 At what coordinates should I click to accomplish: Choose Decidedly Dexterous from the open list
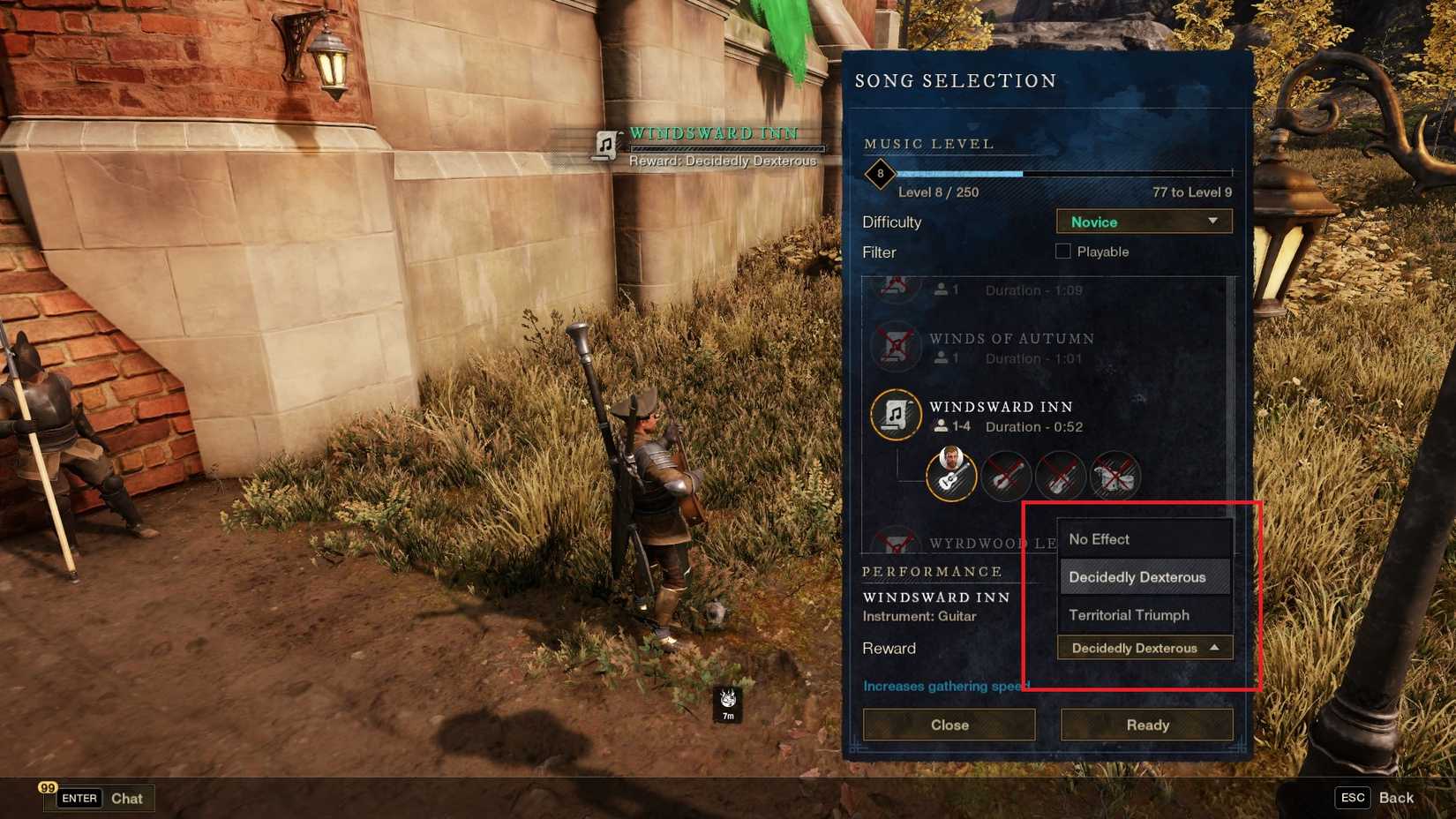tap(1137, 576)
